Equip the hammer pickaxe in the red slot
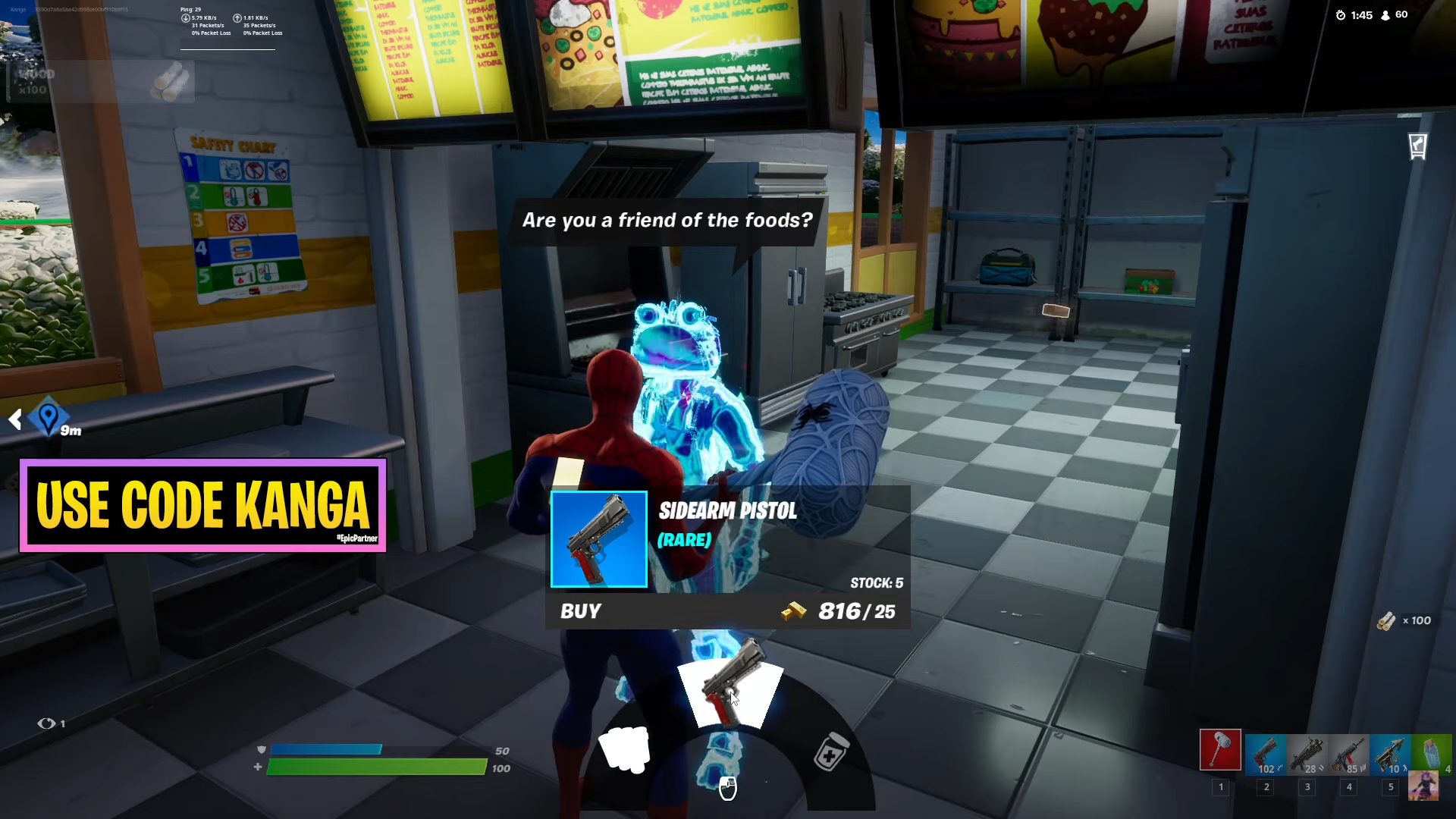The image size is (1456, 819). tap(1220, 750)
